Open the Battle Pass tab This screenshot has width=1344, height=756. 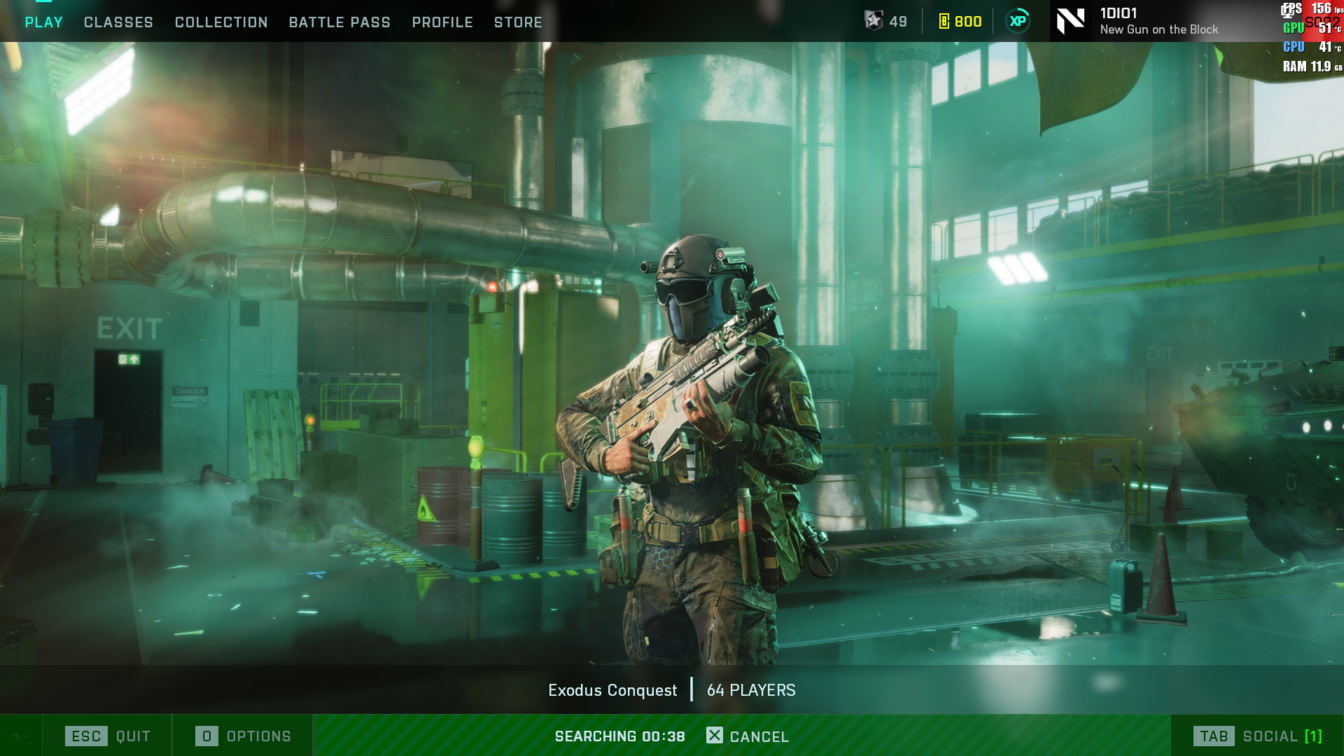(x=339, y=22)
